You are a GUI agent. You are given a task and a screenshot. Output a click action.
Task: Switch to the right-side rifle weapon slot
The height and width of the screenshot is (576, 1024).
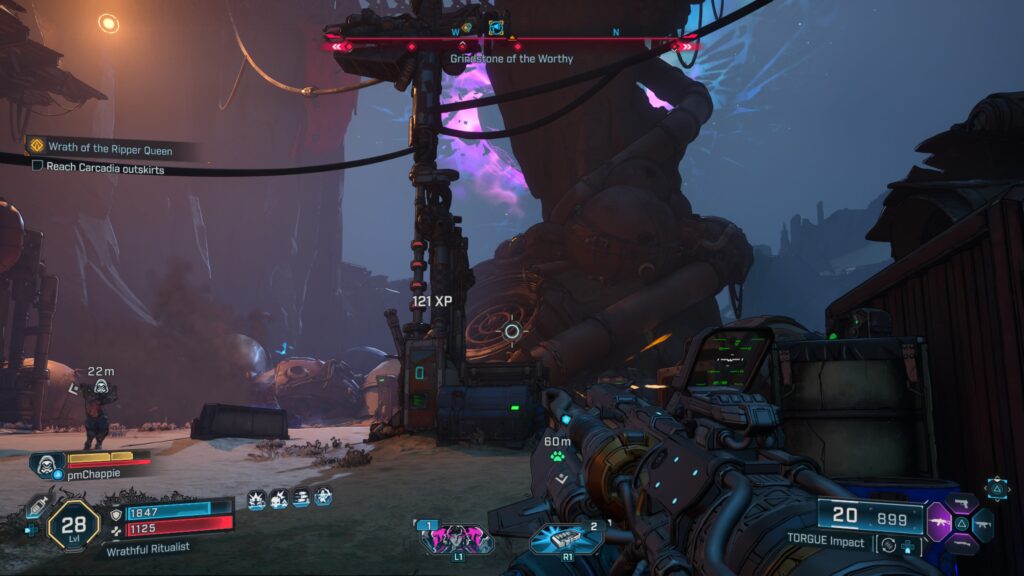pos(984,523)
